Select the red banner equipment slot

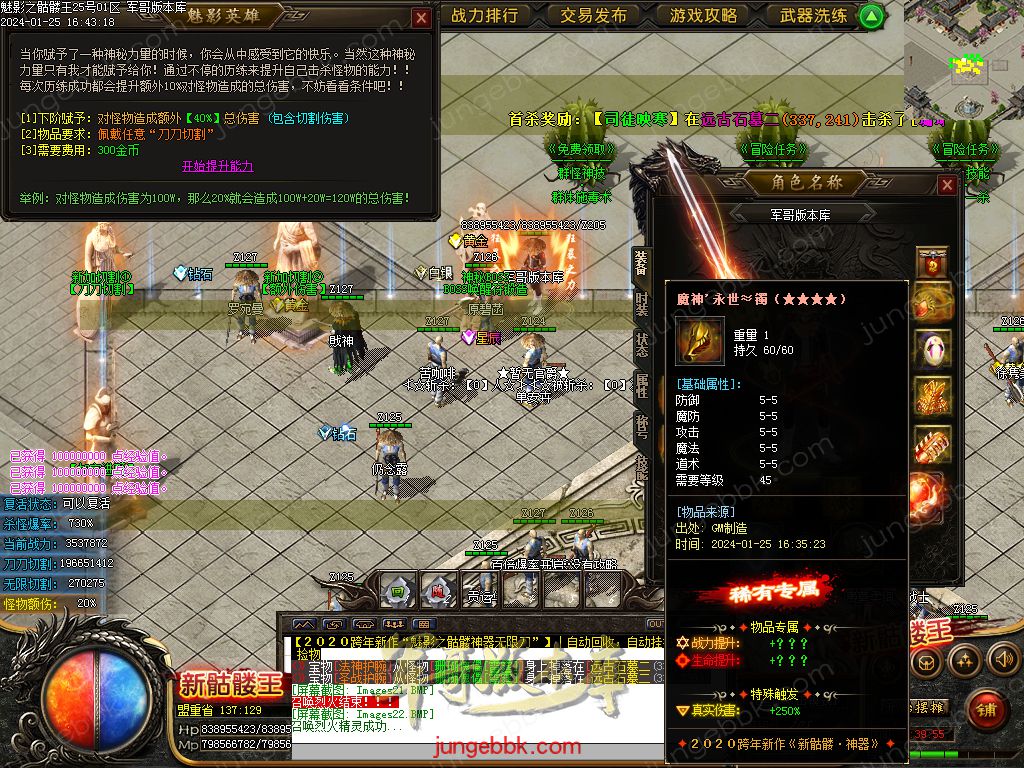[x=932, y=262]
